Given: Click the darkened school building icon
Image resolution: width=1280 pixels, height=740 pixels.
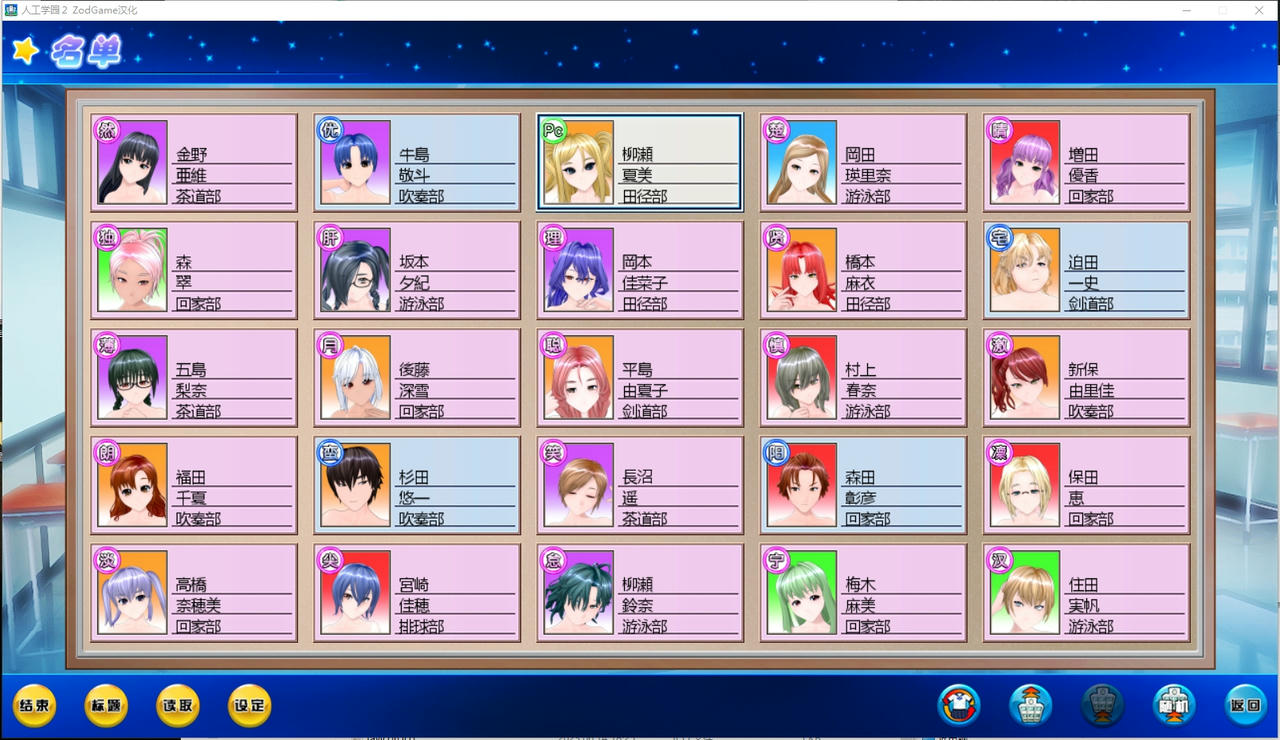Looking at the screenshot, I should [x=1100, y=706].
